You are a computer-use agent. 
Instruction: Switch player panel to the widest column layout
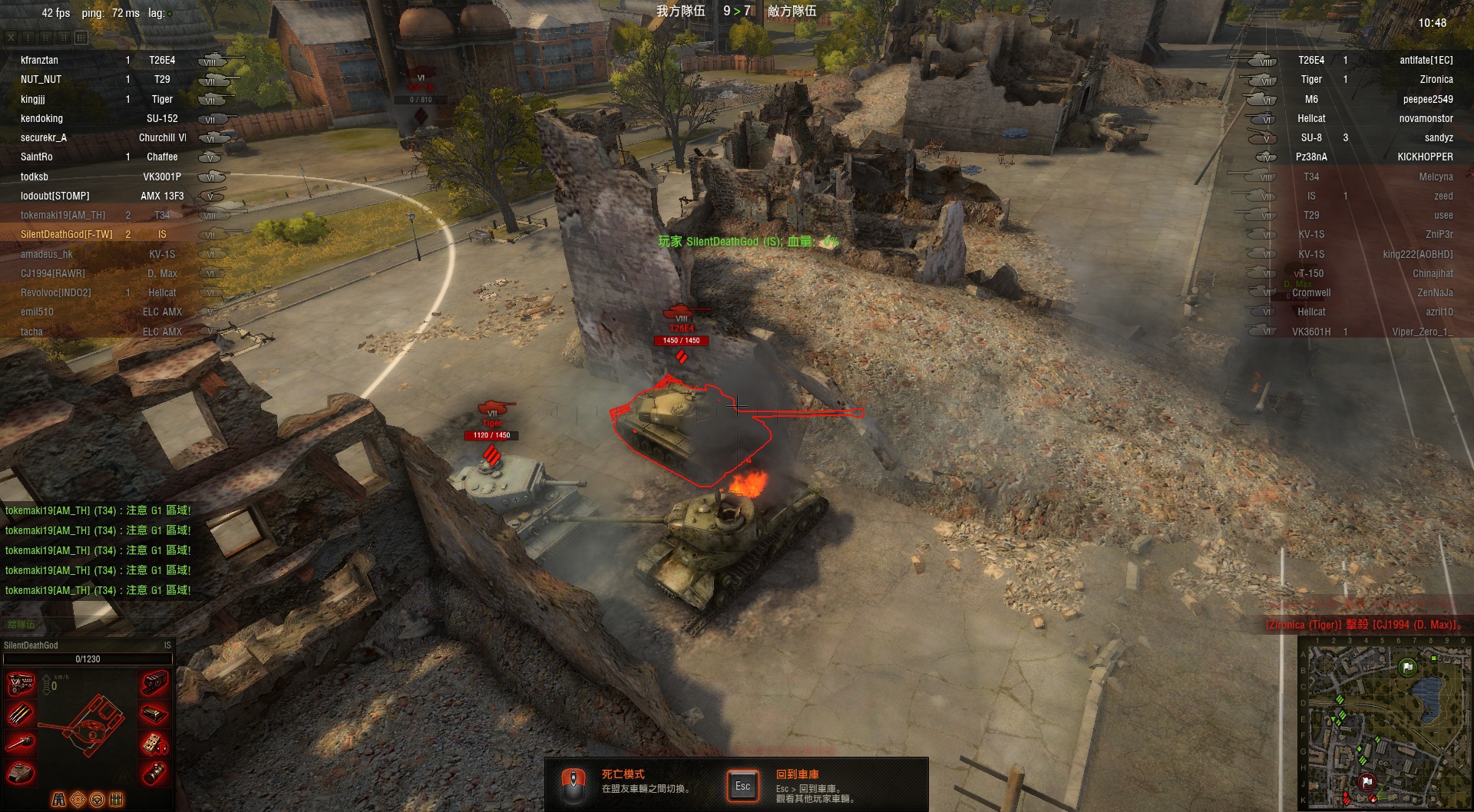pyautogui.click(x=81, y=37)
